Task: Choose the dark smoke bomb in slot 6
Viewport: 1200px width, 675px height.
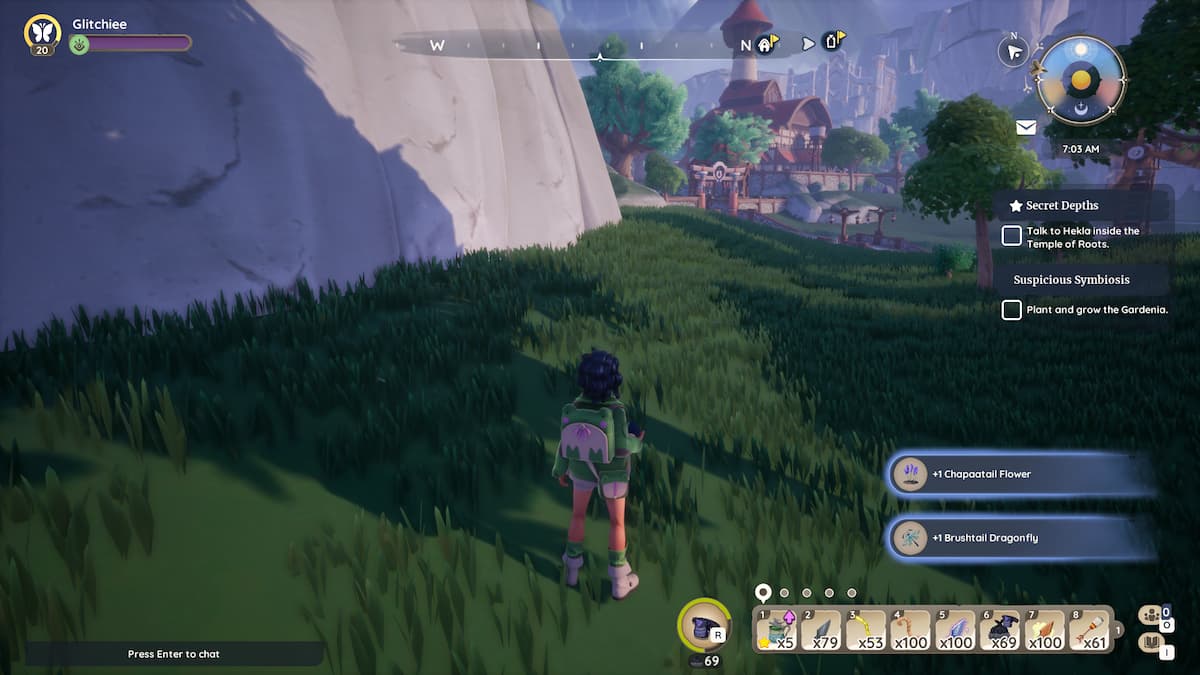Action: pyautogui.click(x=1001, y=629)
